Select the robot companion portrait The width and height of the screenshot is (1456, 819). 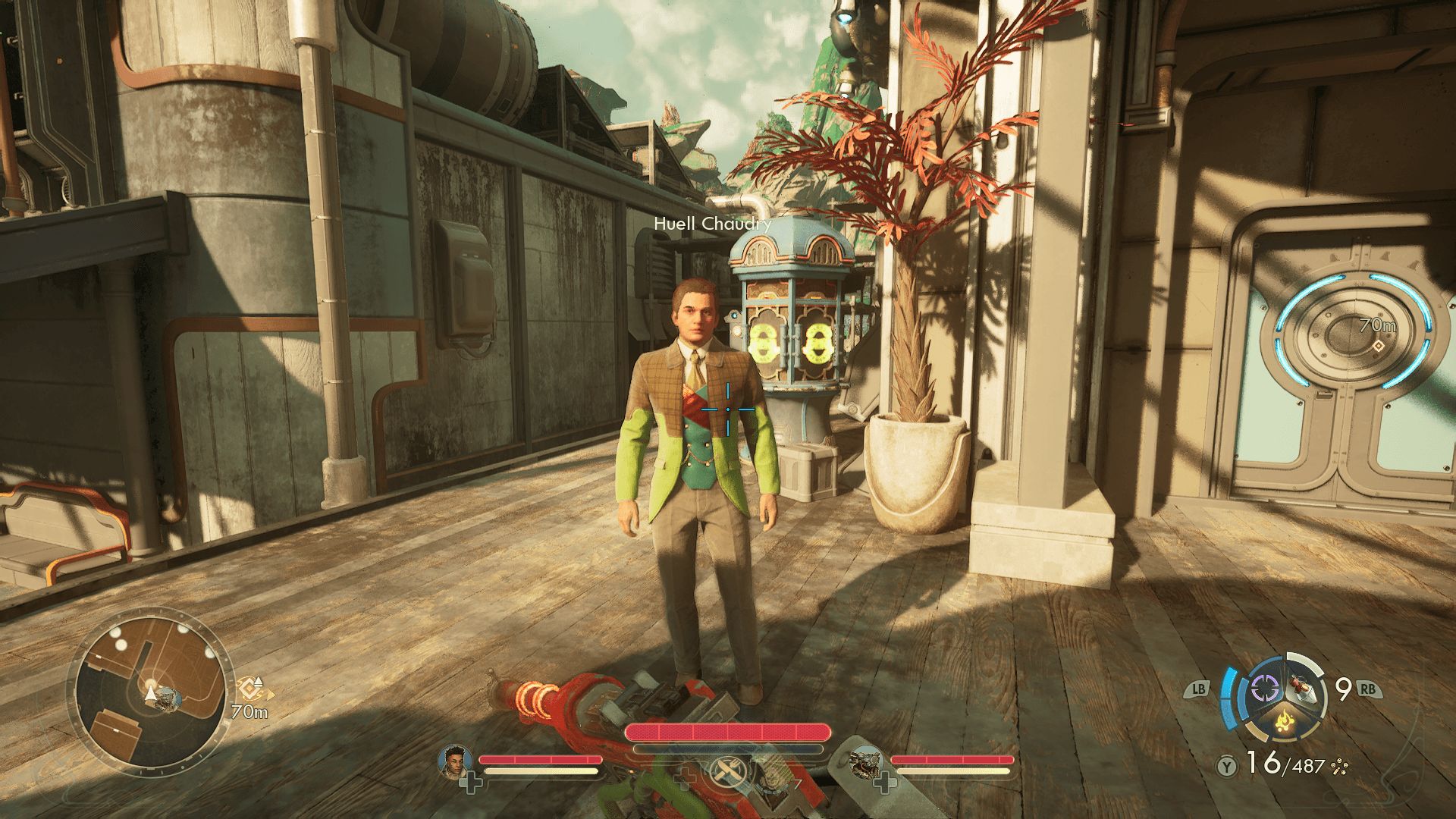click(866, 761)
